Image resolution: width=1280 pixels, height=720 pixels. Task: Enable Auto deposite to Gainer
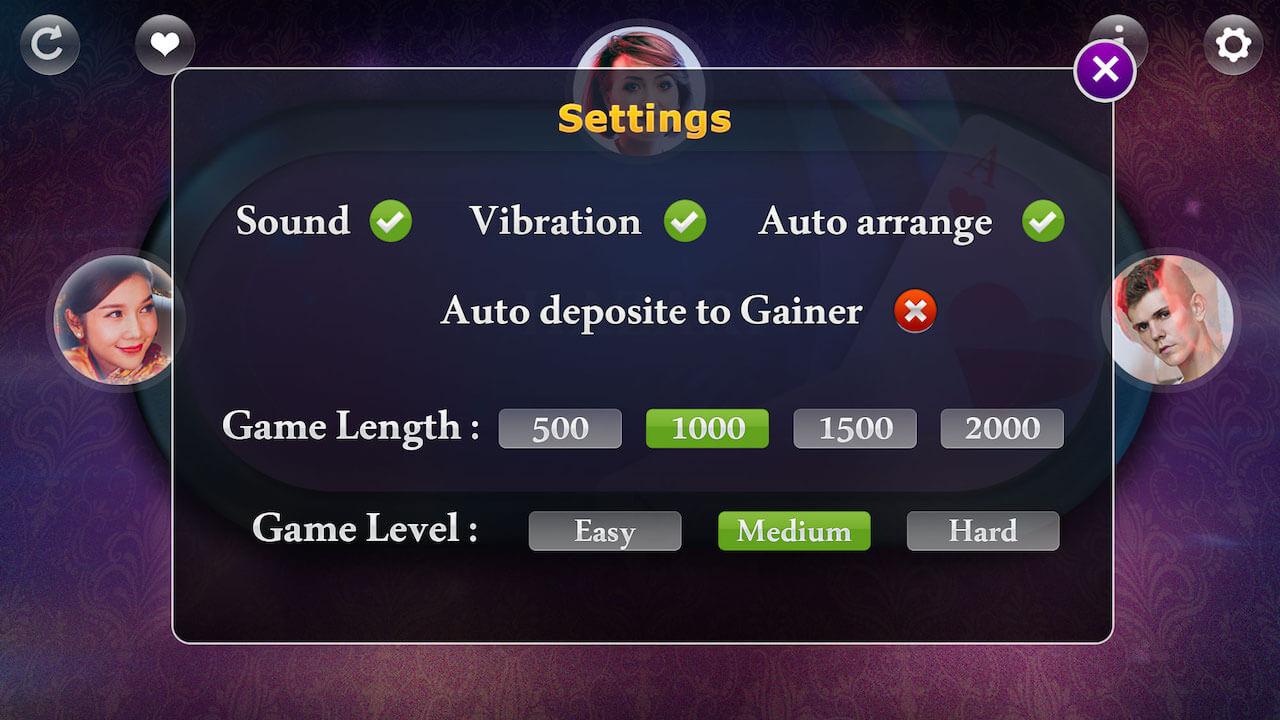click(912, 312)
